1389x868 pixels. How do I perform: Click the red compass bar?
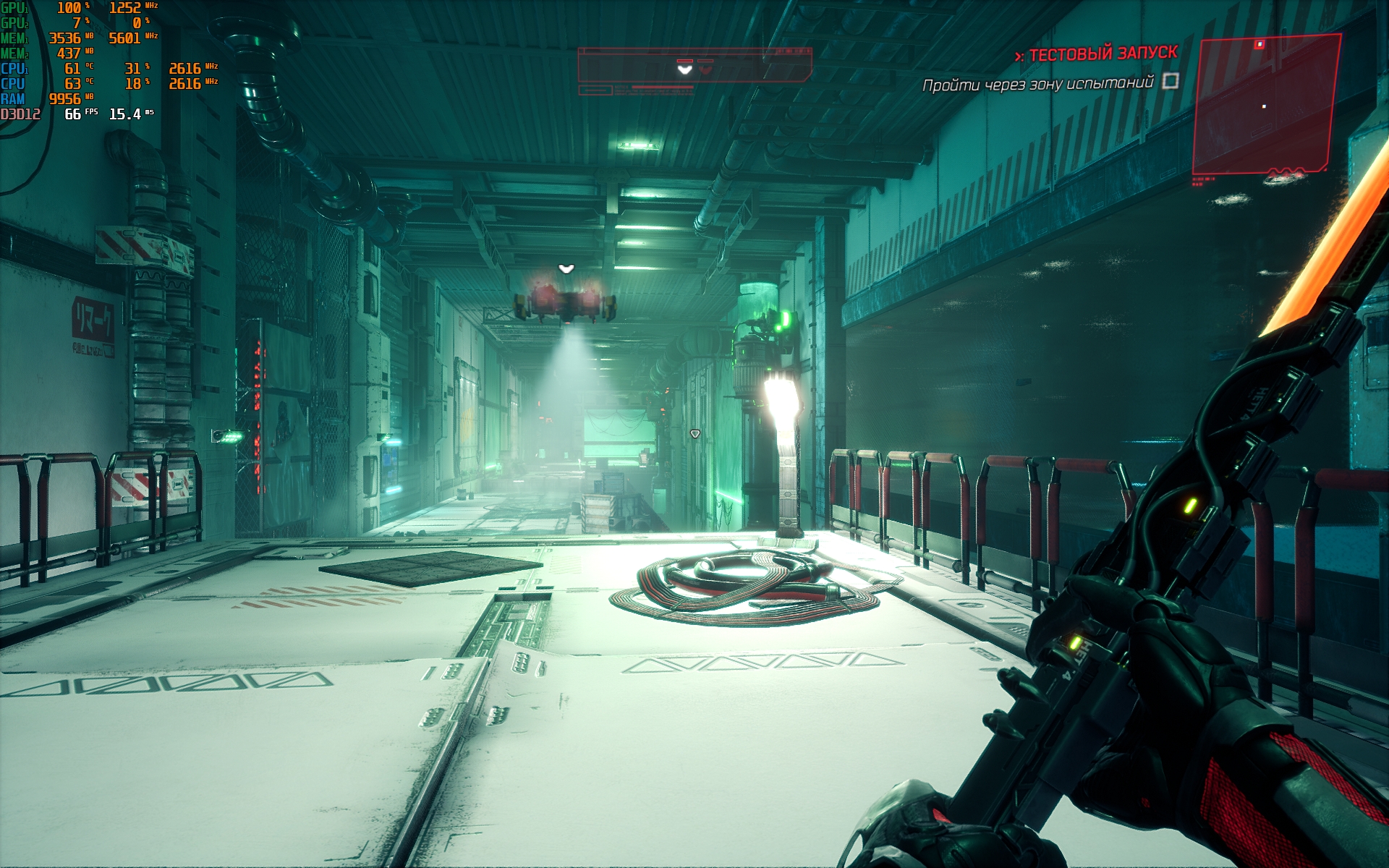pyautogui.click(x=694, y=66)
